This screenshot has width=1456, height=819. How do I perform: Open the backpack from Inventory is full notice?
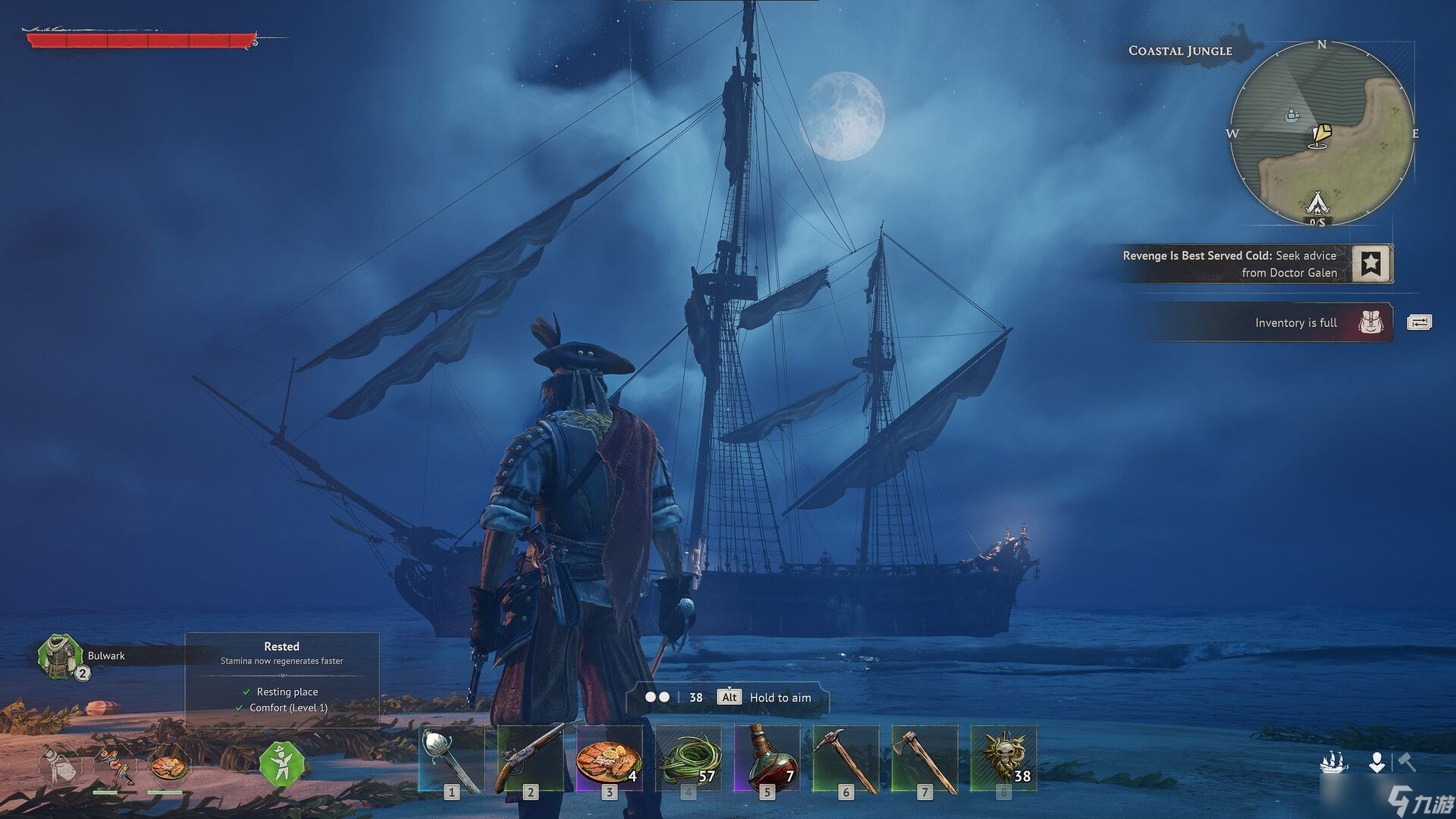[x=1371, y=322]
